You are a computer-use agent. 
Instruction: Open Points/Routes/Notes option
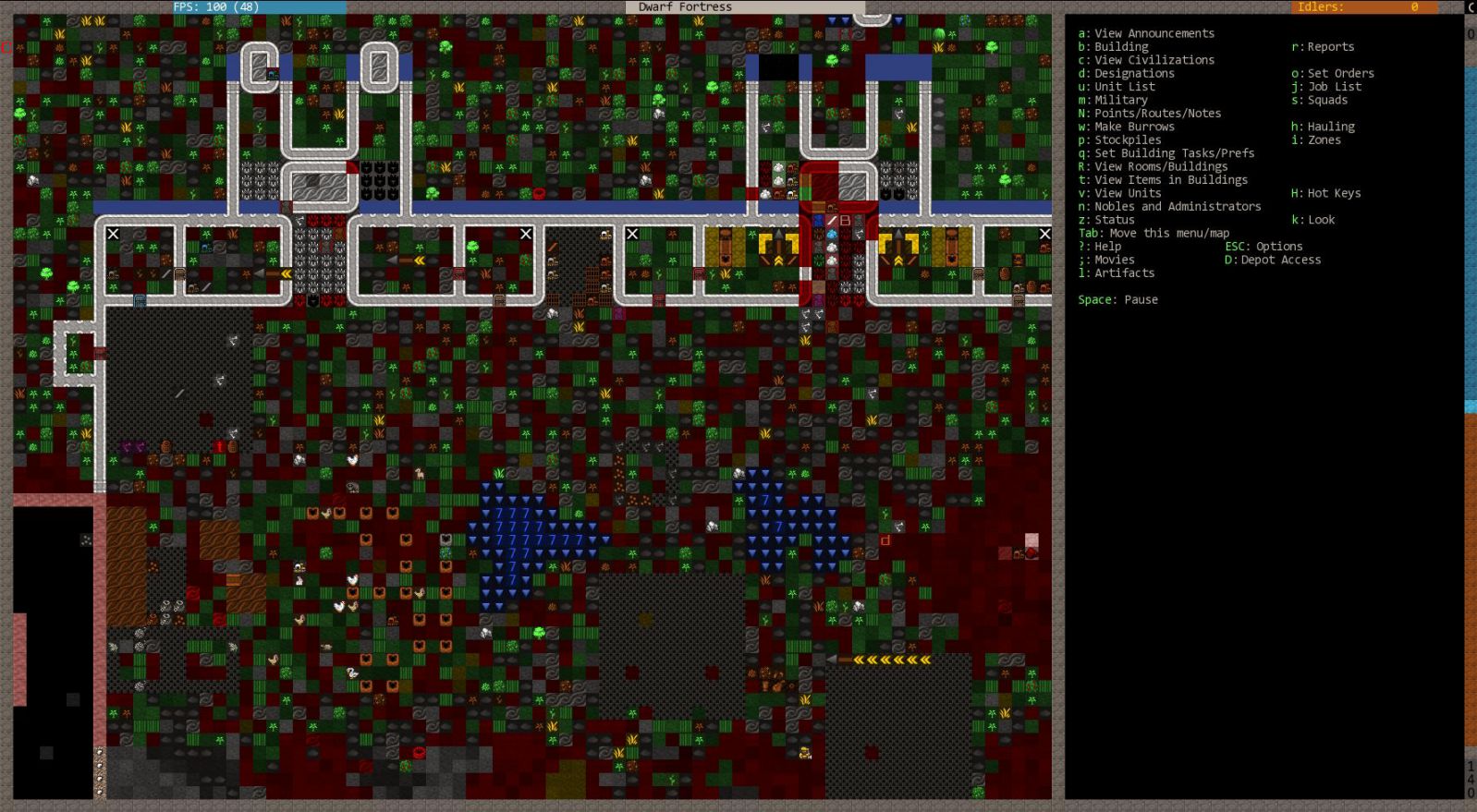1157,114
